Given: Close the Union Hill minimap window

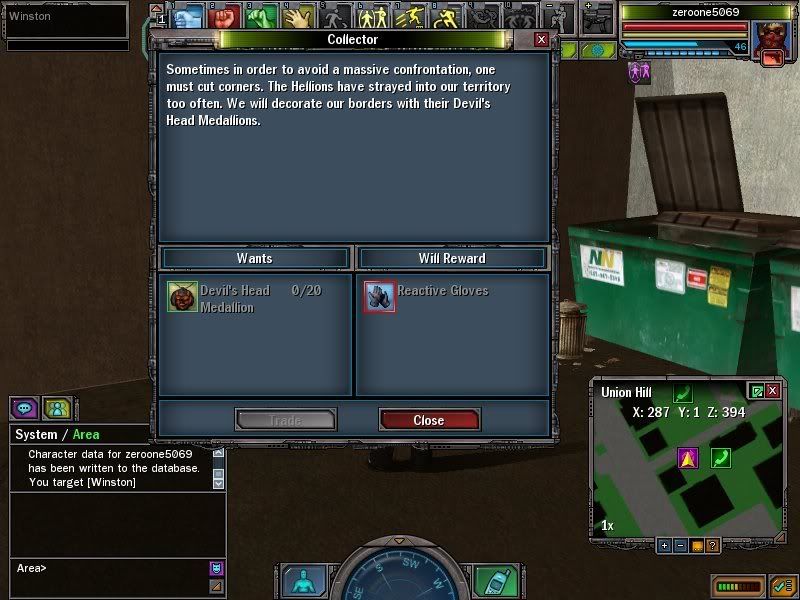Looking at the screenshot, I should pyautogui.click(x=772, y=391).
